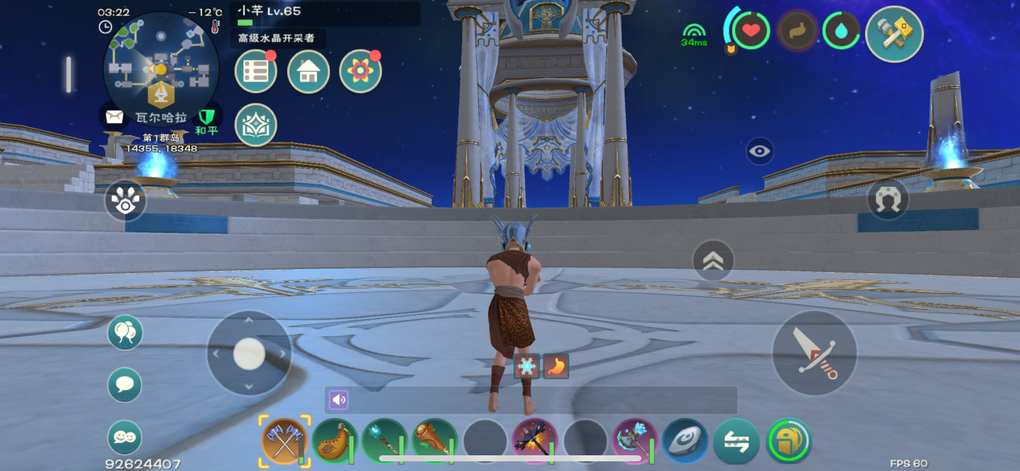Select the ice crystal axe hotbar slot

coord(635,440)
